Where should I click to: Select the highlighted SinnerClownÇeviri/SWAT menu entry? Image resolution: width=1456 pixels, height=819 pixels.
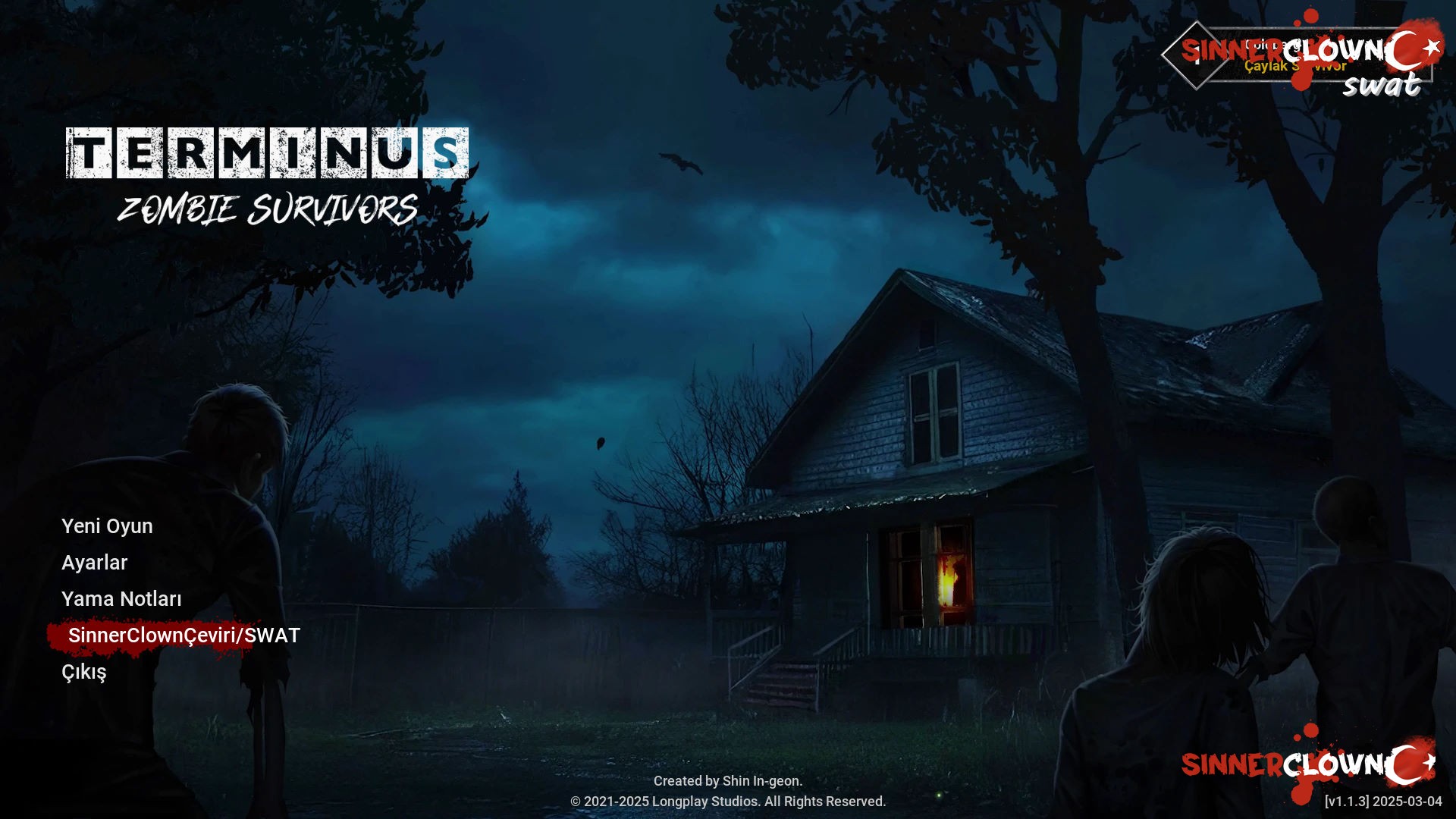(183, 636)
